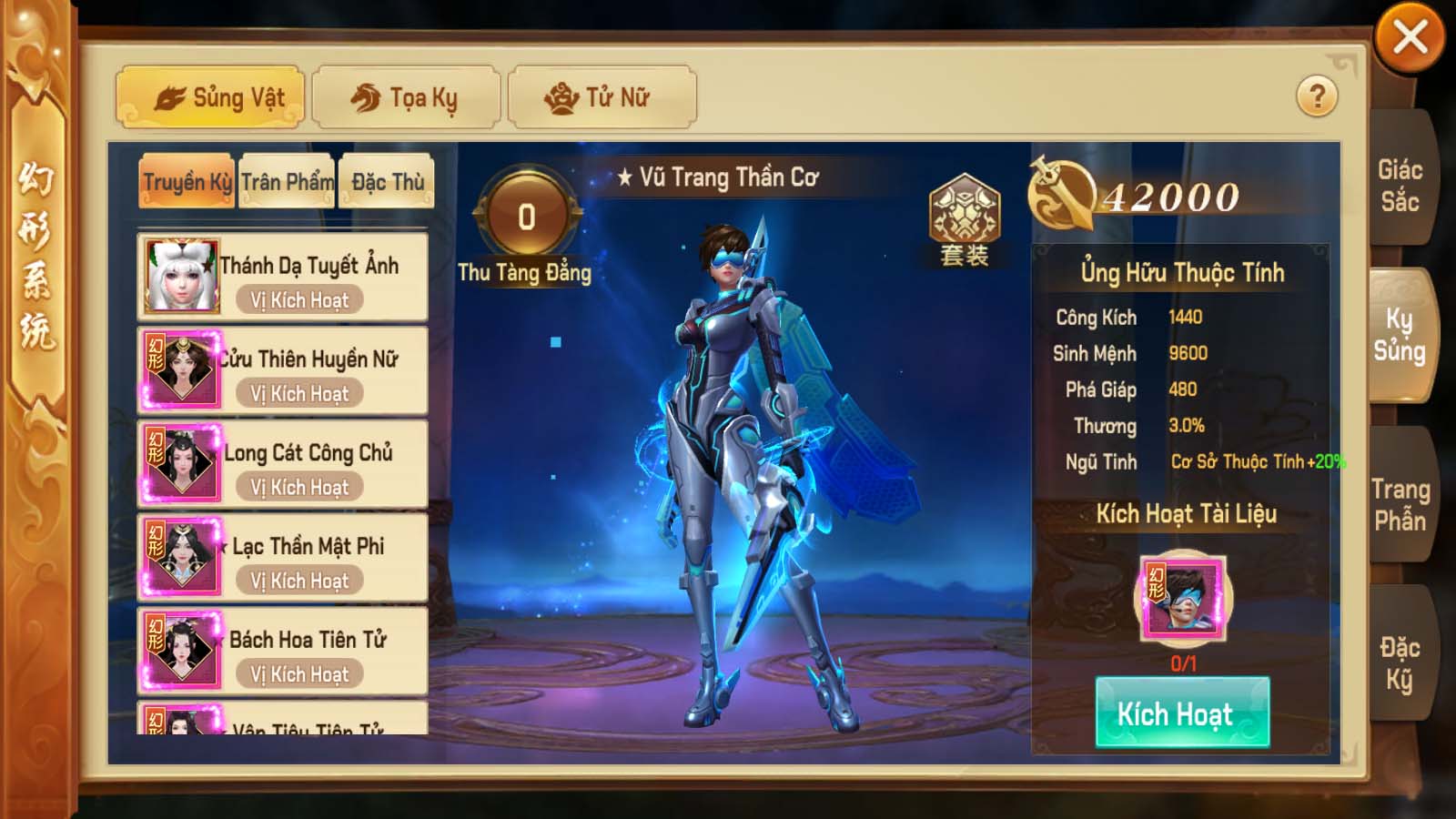Activate the pet with Kích Hoạt
The image size is (1456, 819).
coord(1182,713)
